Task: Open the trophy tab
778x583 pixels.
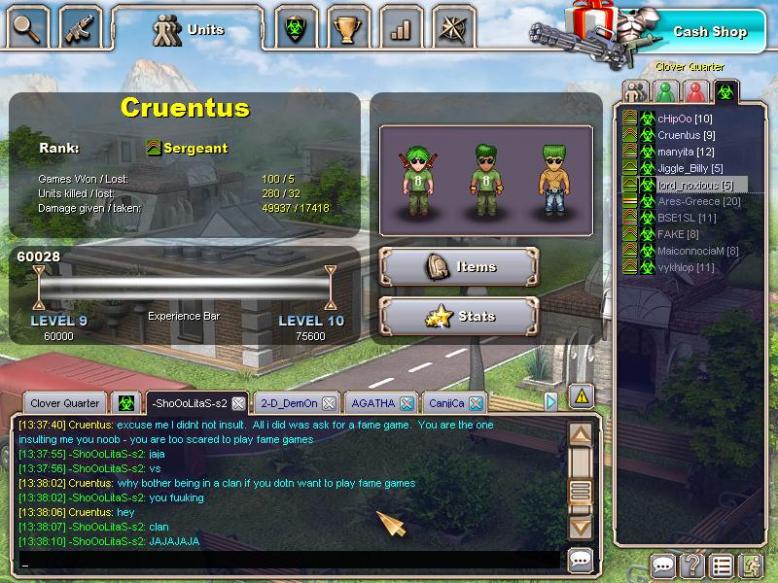Action: tap(347, 29)
